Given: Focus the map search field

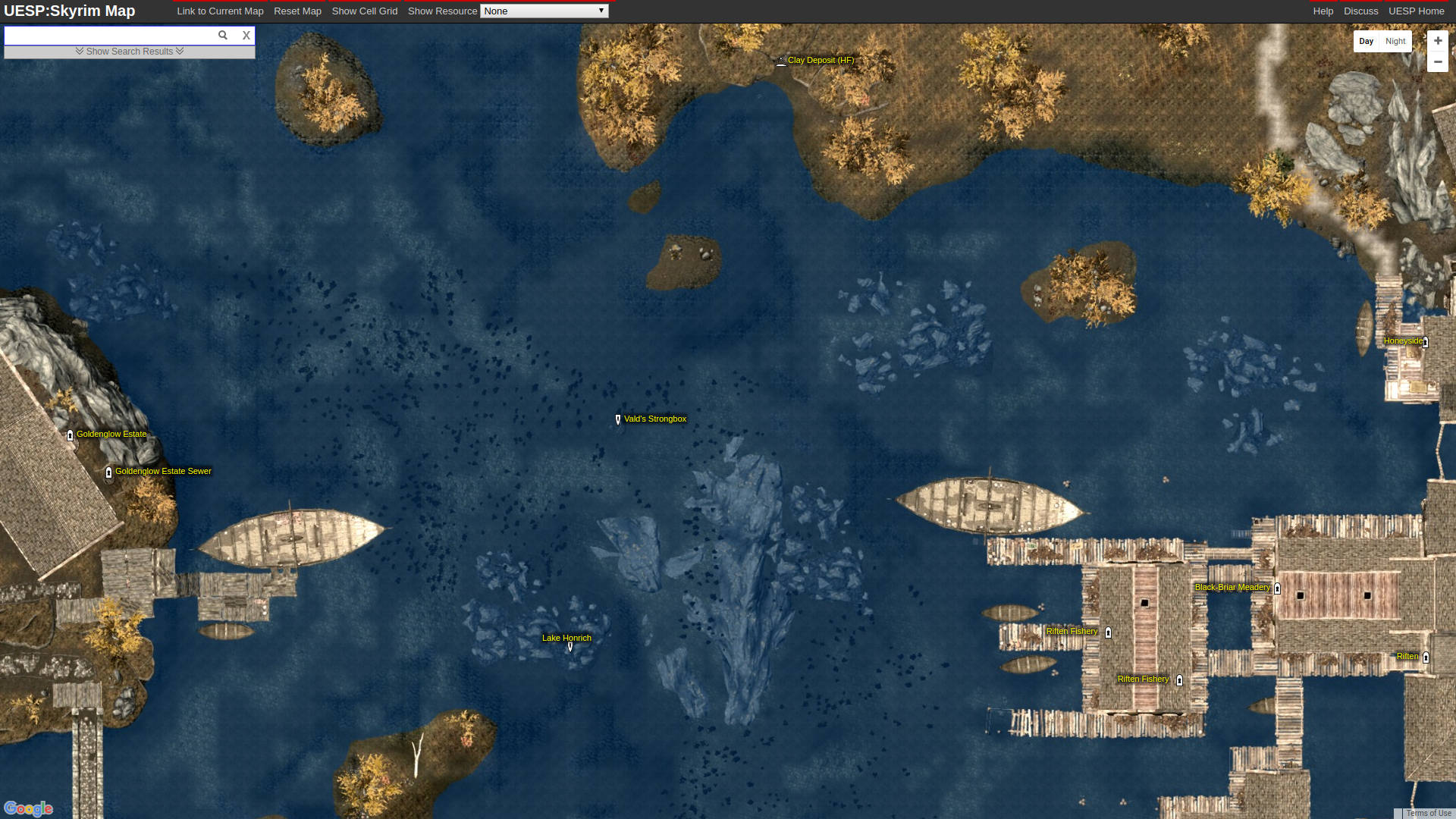Looking at the screenshot, I should point(110,36).
